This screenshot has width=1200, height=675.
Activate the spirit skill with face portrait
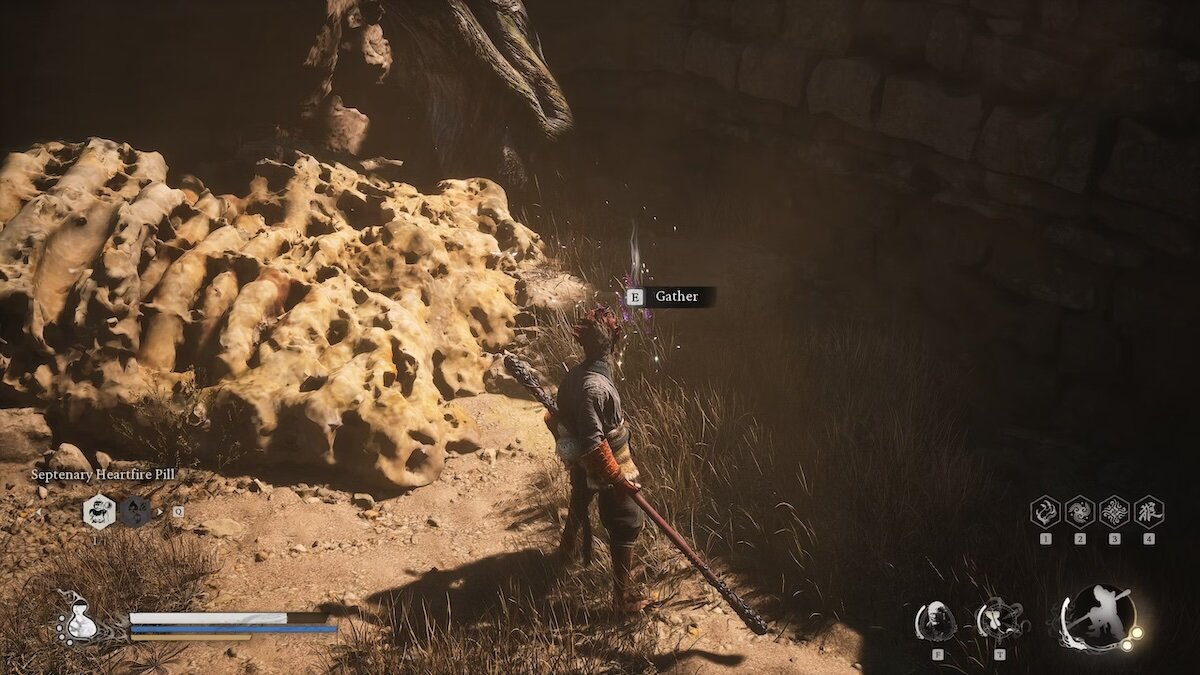[936, 621]
